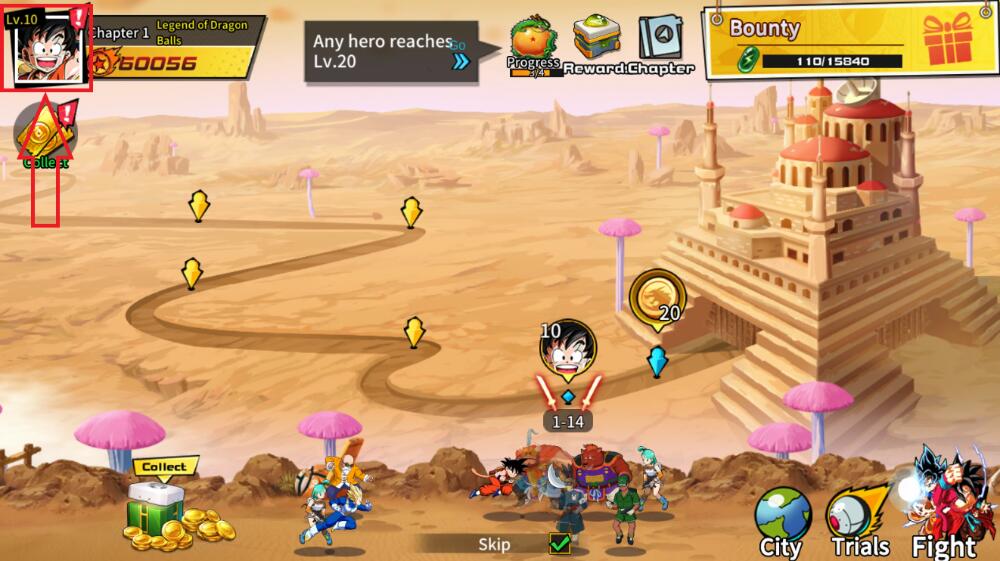Collect coins from the green treasure chest
Image resolution: width=1000 pixels, height=561 pixels.
[160, 511]
